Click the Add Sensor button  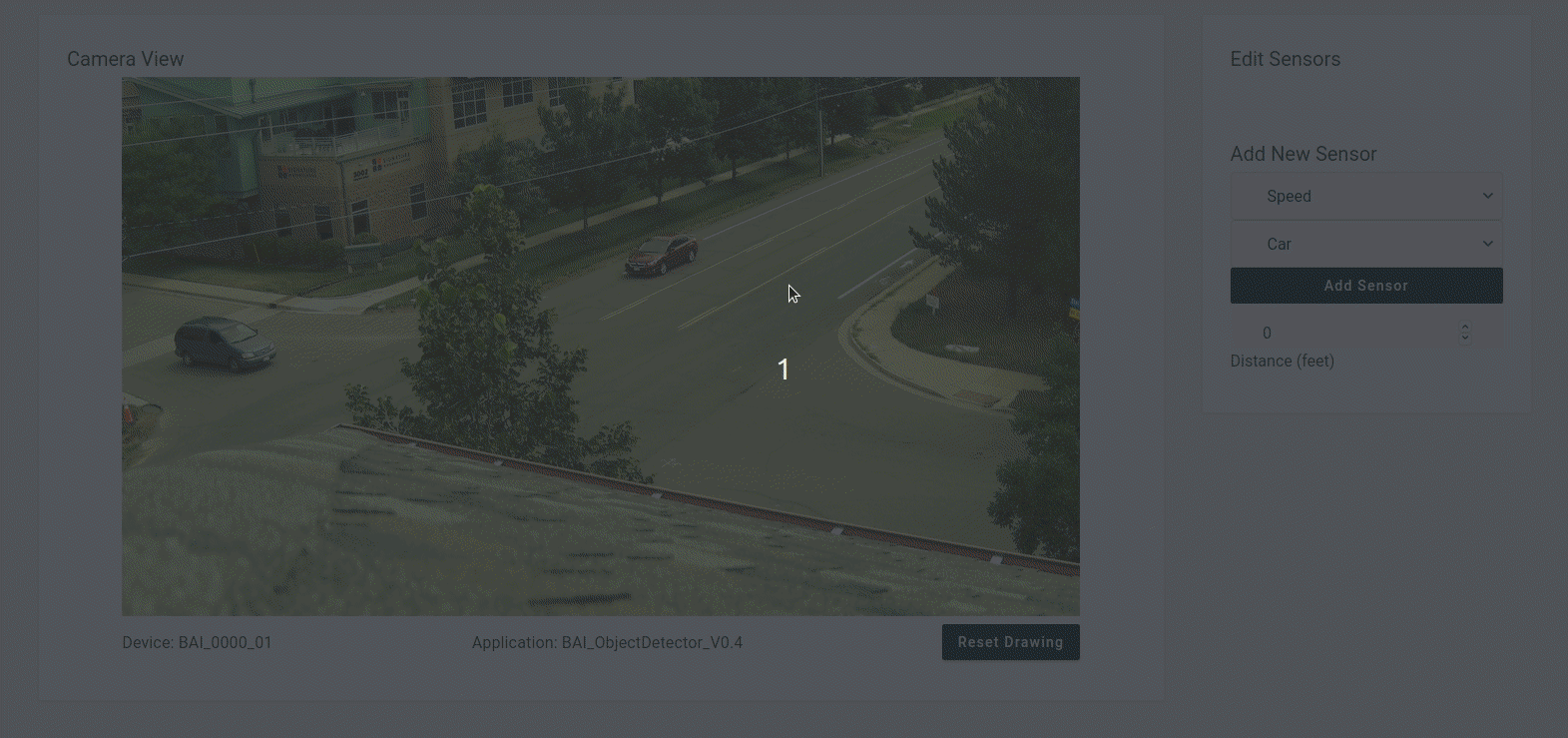coord(1365,286)
